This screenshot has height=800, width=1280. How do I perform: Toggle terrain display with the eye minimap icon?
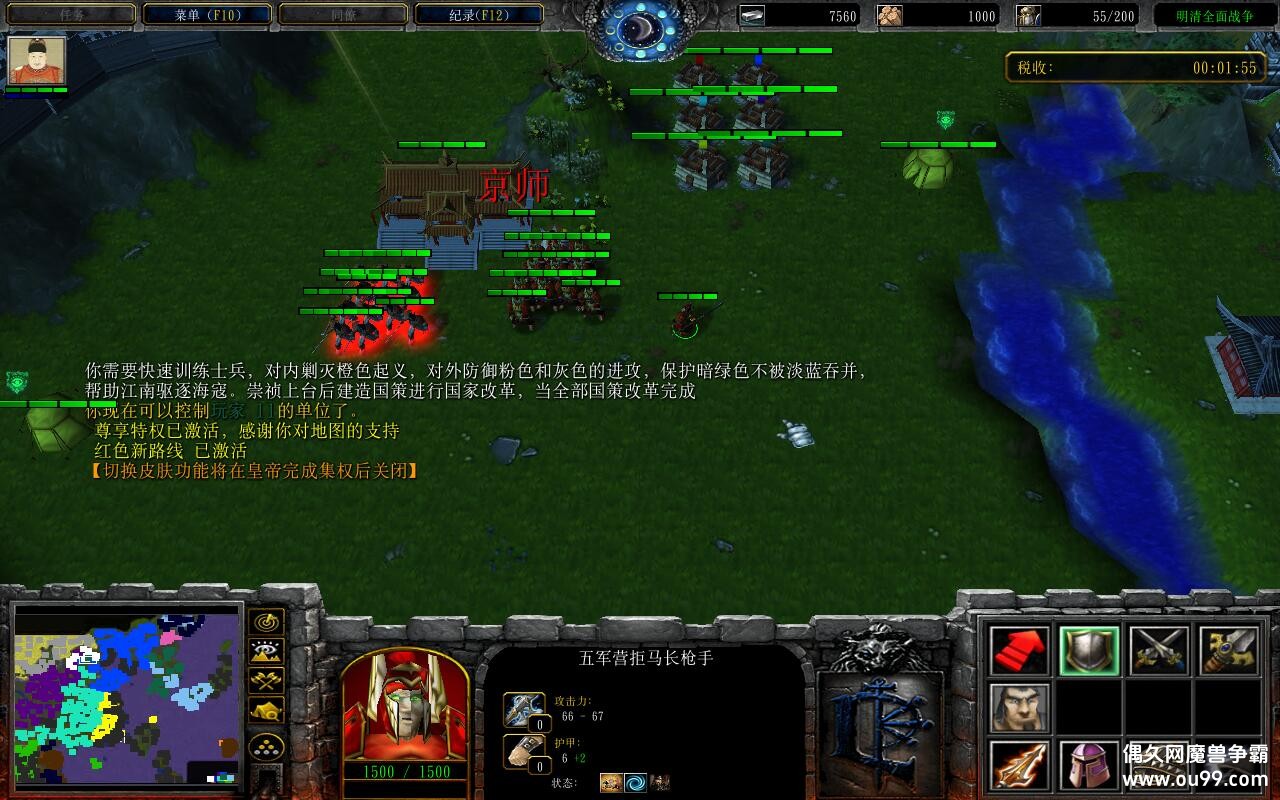click(267, 650)
